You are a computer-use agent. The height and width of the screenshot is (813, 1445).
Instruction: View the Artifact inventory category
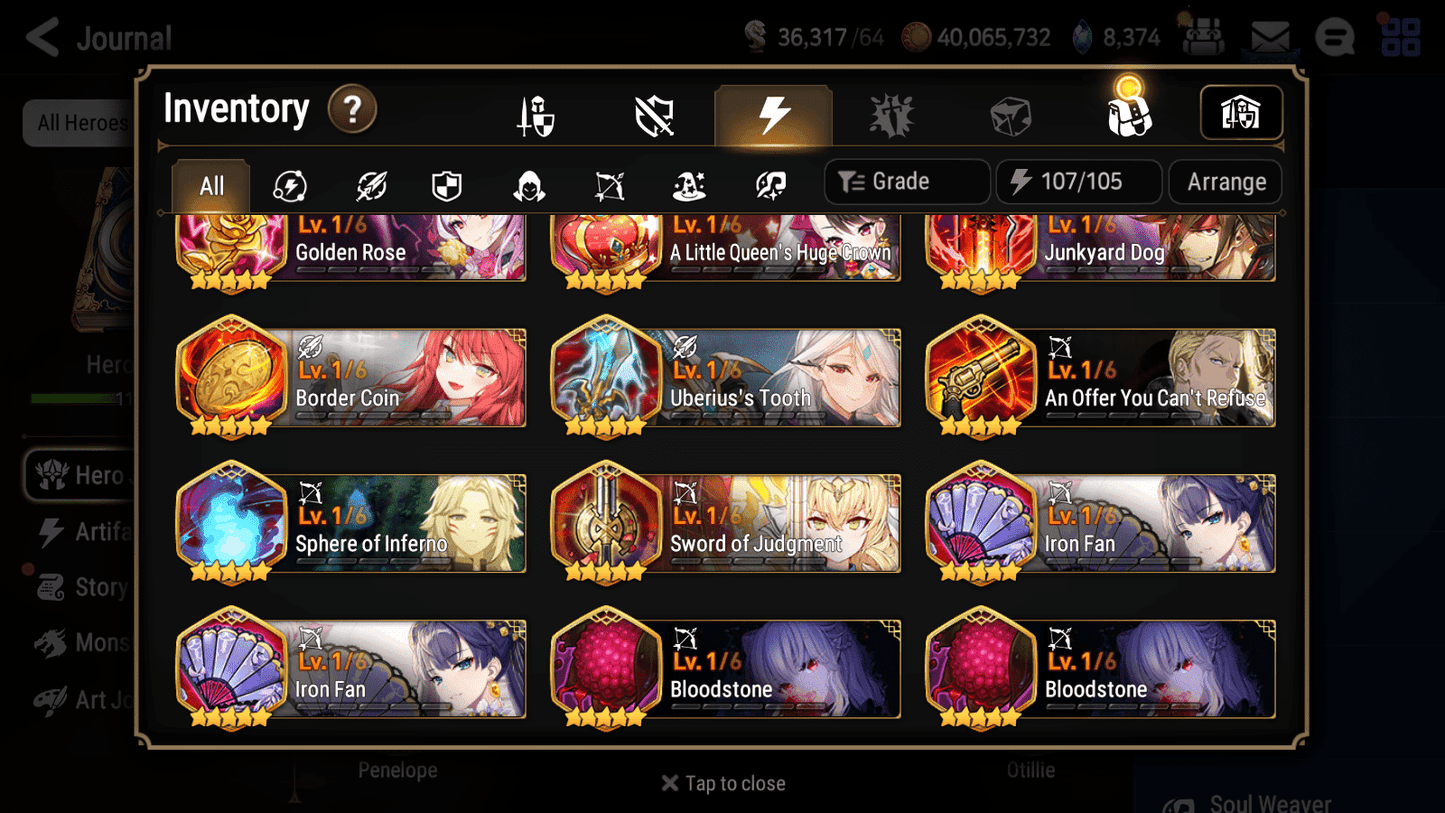[x=774, y=114]
